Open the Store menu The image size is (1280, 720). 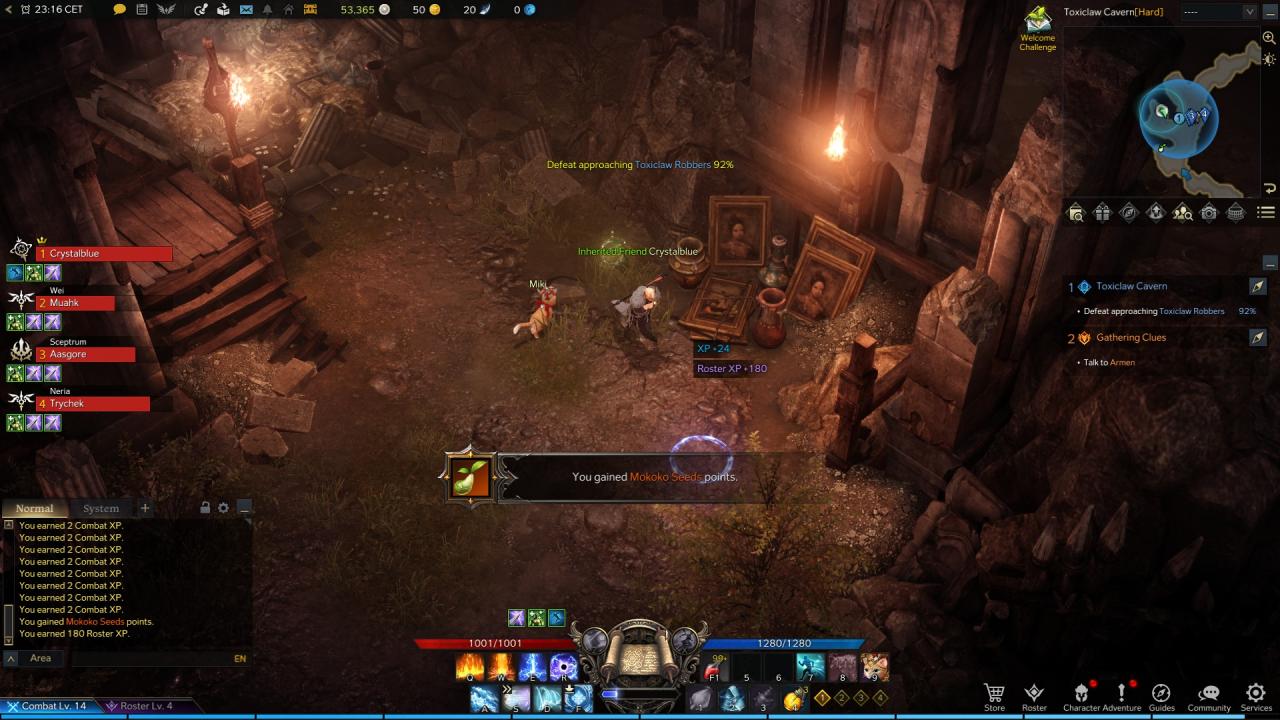994,696
